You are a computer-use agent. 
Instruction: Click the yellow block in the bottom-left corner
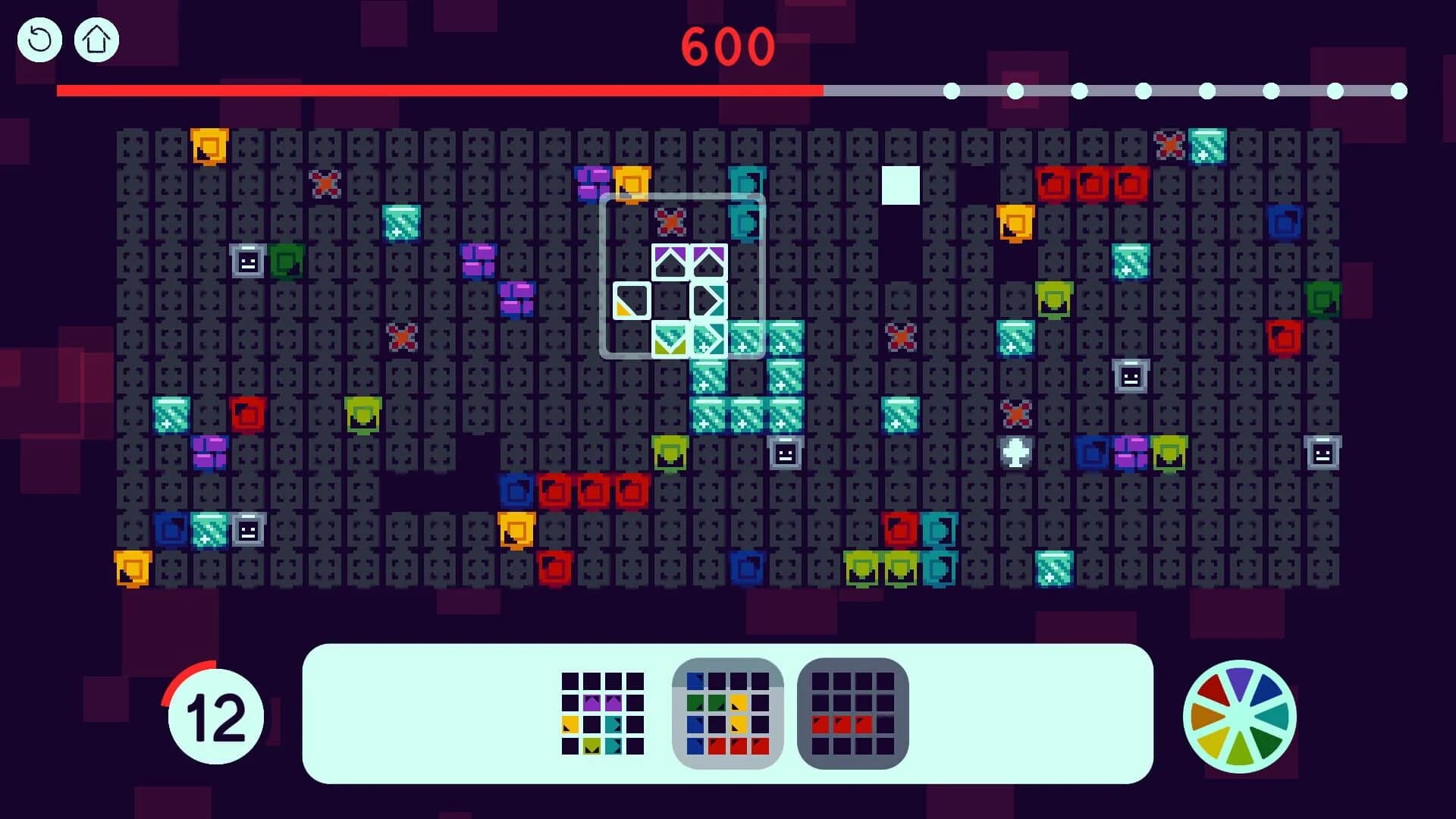click(133, 566)
